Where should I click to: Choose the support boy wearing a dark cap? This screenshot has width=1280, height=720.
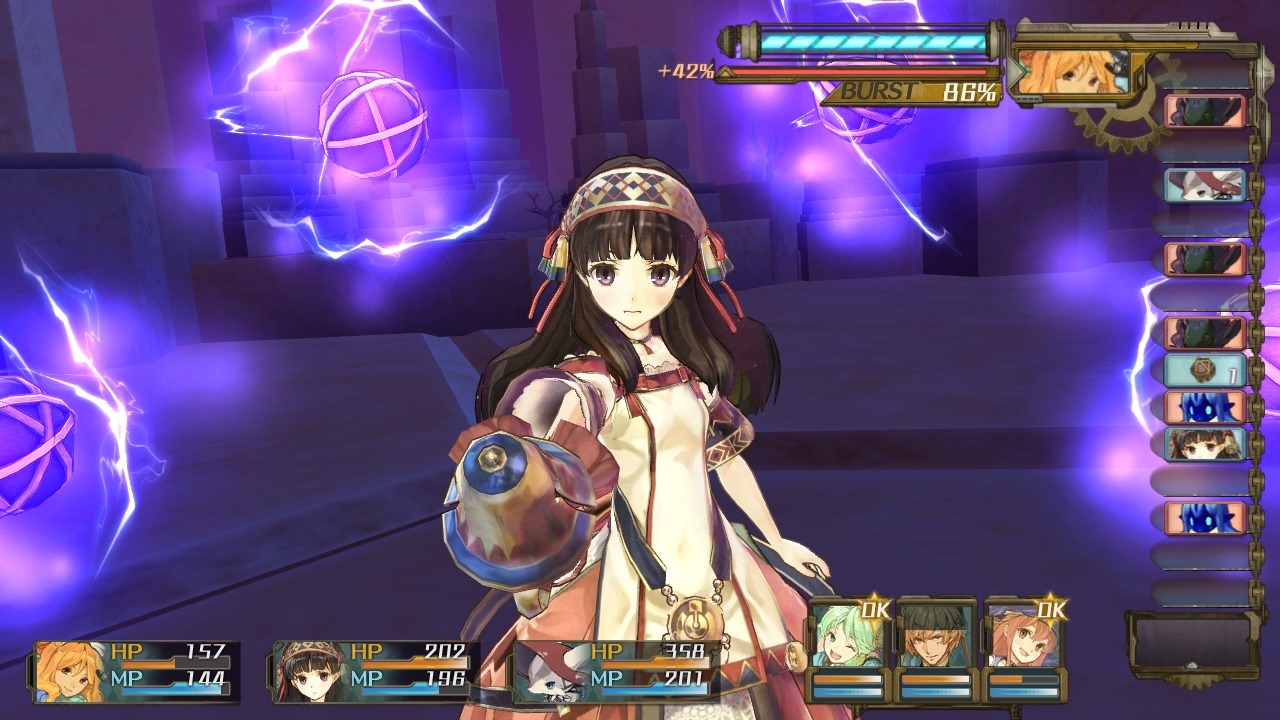pyautogui.click(x=934, y=634)
